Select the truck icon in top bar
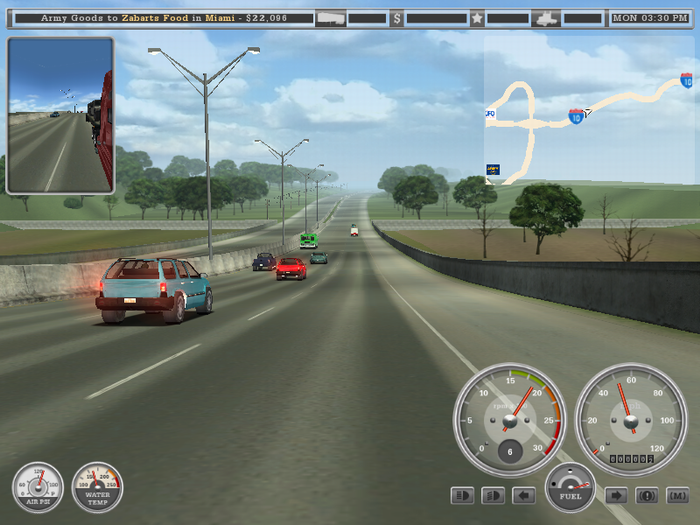Screen dimensions: 700x525 pyautogui.click(x=546, y=18)
